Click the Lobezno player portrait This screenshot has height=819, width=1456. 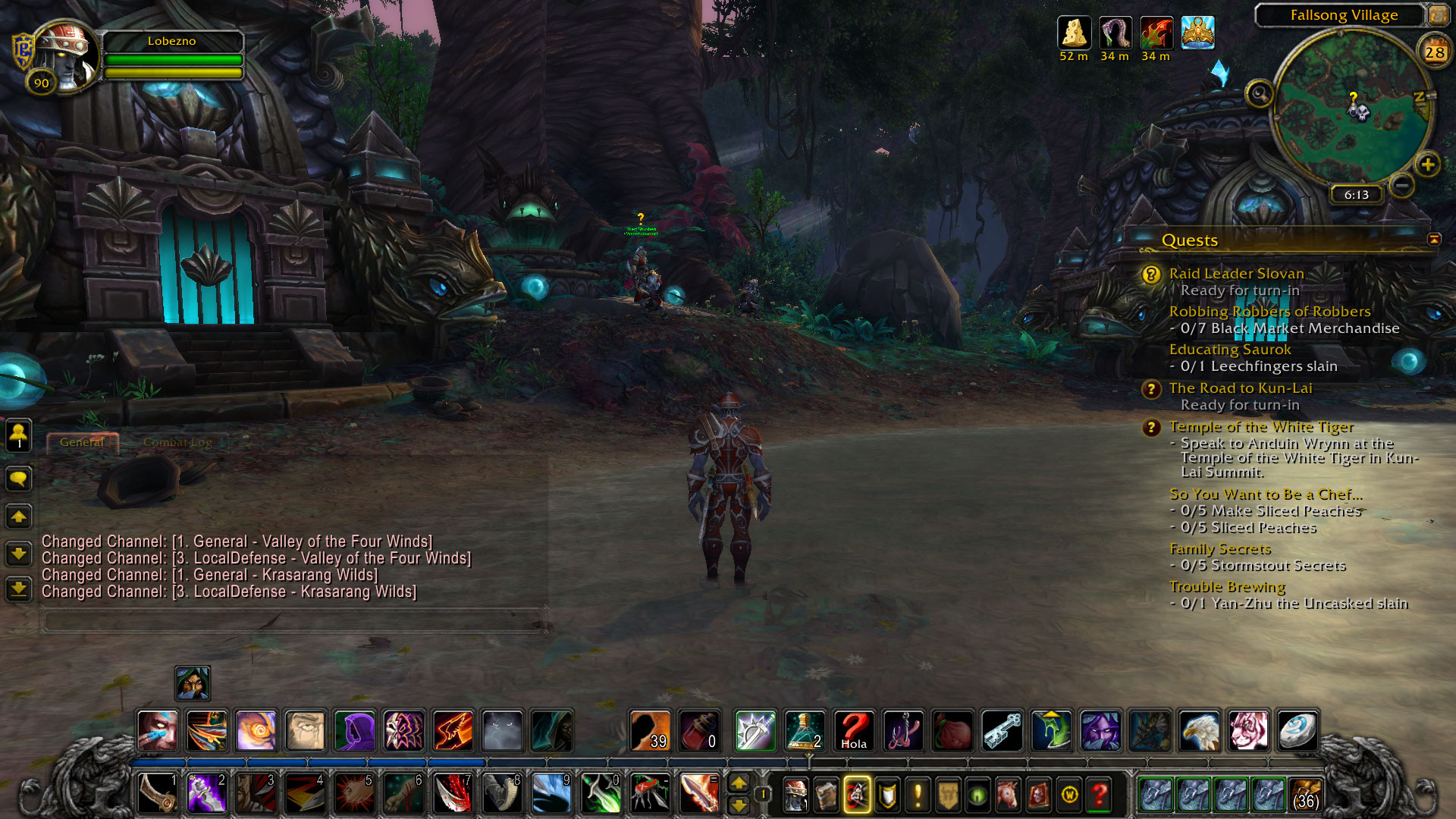click(66, 55)
